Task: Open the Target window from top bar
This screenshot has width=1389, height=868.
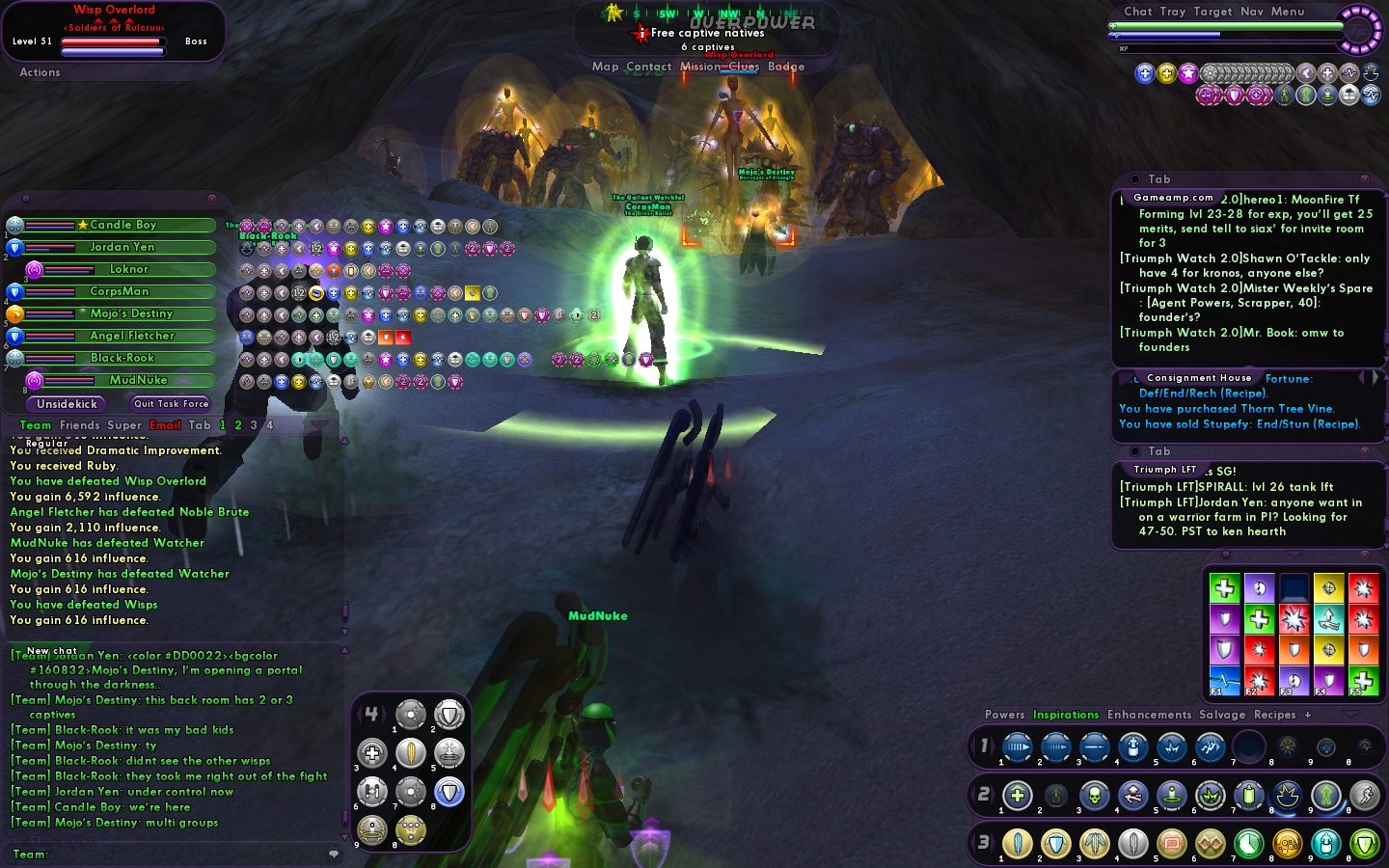Action: point(1212,12)
